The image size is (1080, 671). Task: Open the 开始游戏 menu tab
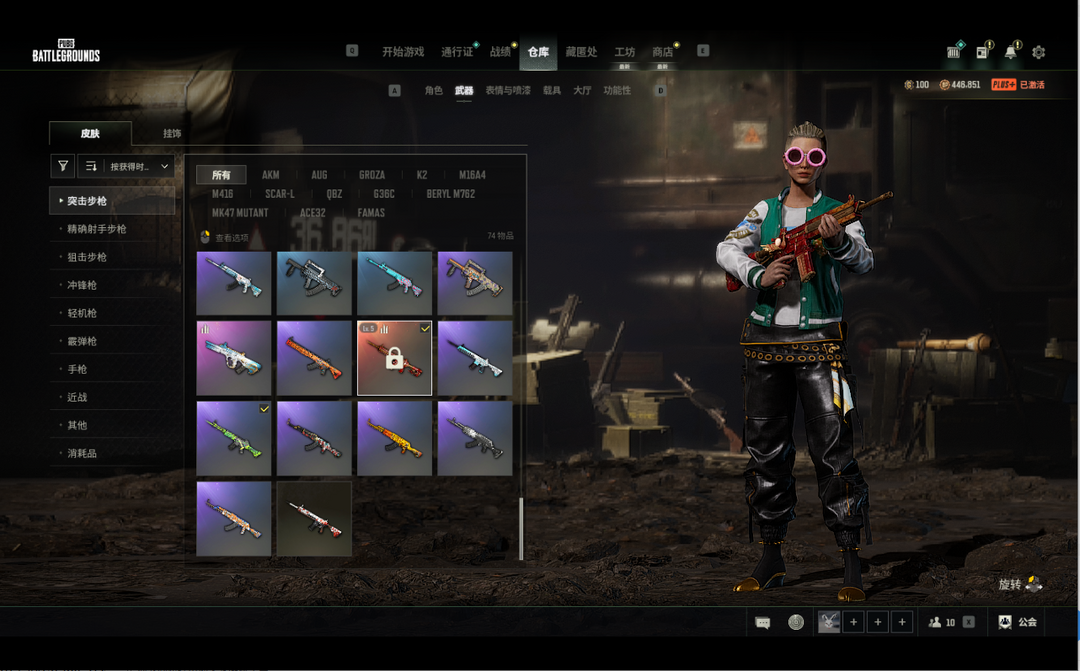[403, 52]
